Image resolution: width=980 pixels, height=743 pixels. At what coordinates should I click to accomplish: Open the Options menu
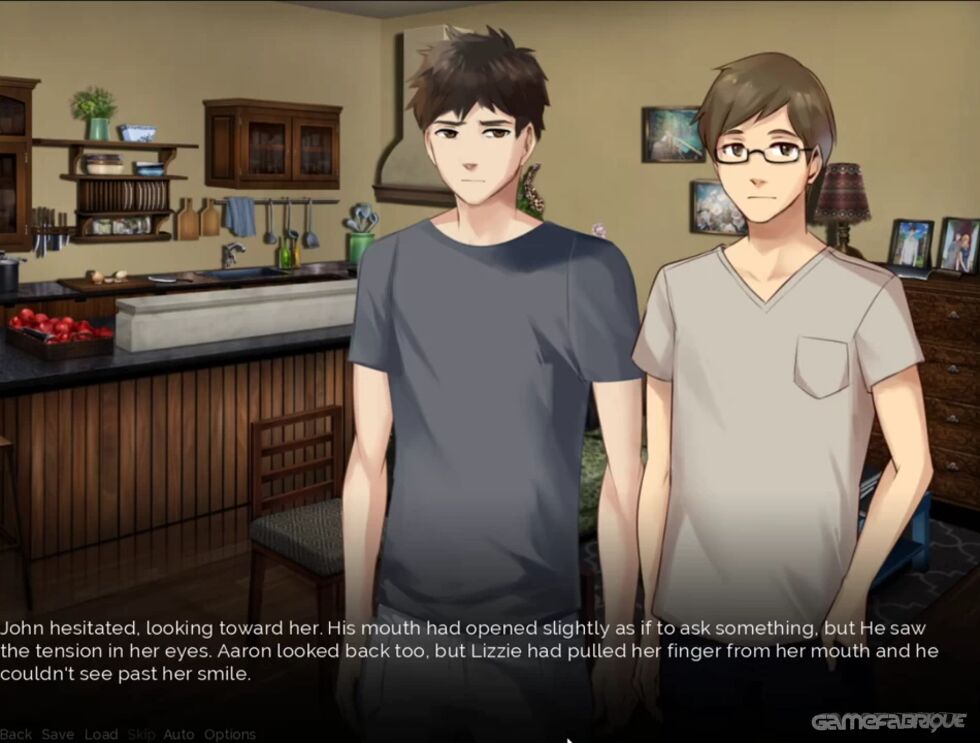(230, 734)
